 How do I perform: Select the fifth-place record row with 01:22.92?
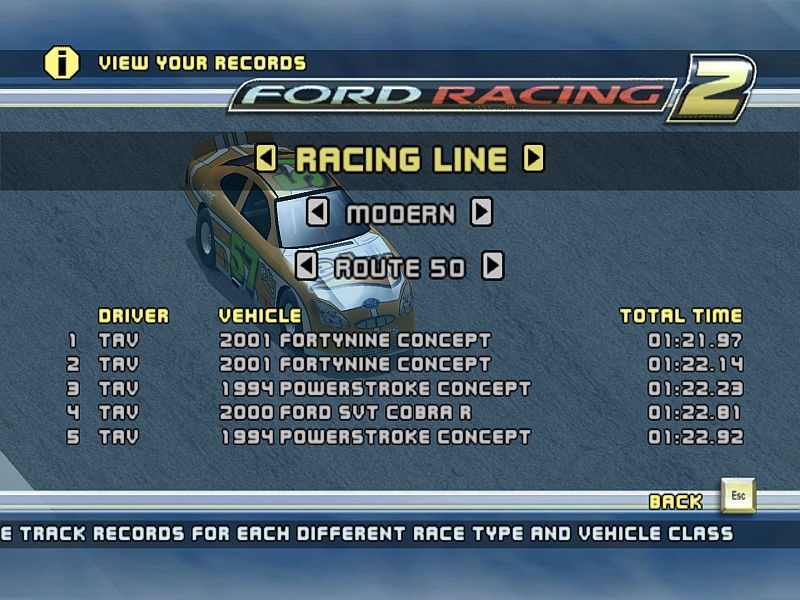coord(400,437)
